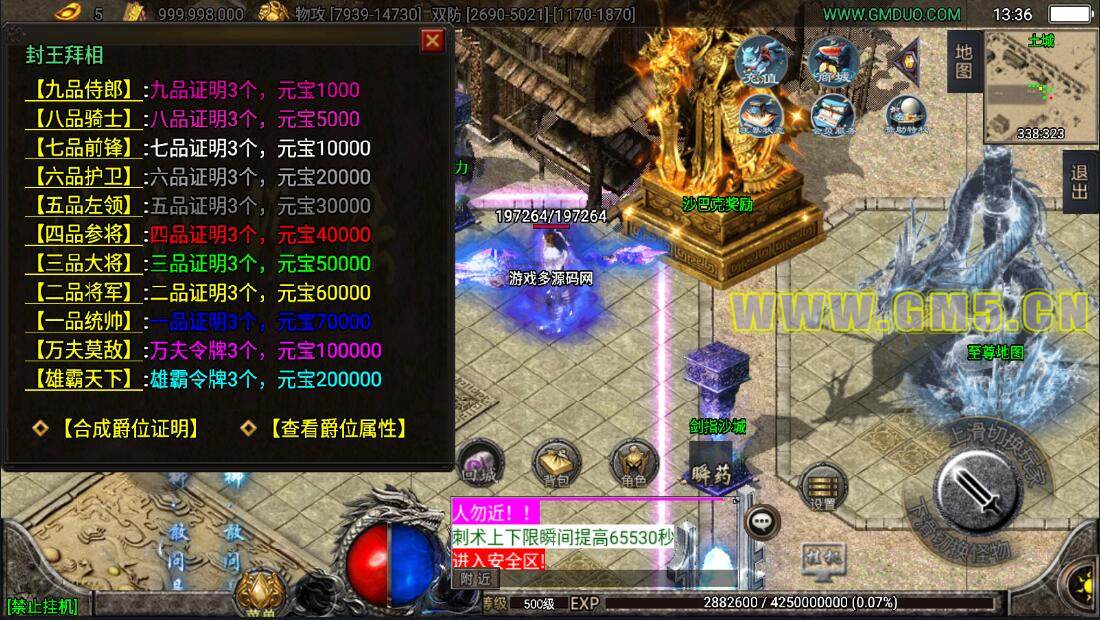This screenshot has height=620, width=1100.
Task: Open the 商城 shop icon
Action: tap(832, 60)
